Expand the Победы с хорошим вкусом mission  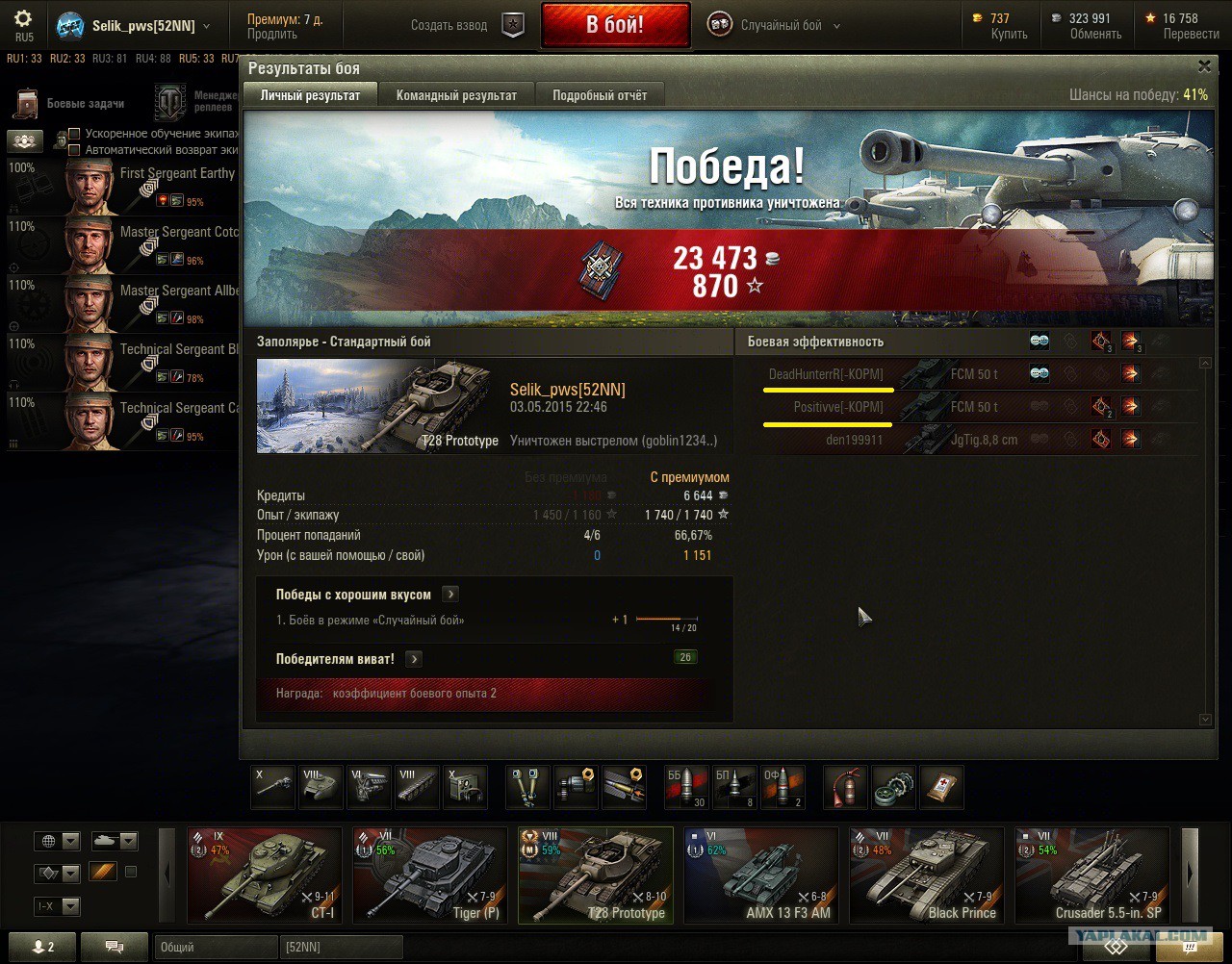pos(450,595)
